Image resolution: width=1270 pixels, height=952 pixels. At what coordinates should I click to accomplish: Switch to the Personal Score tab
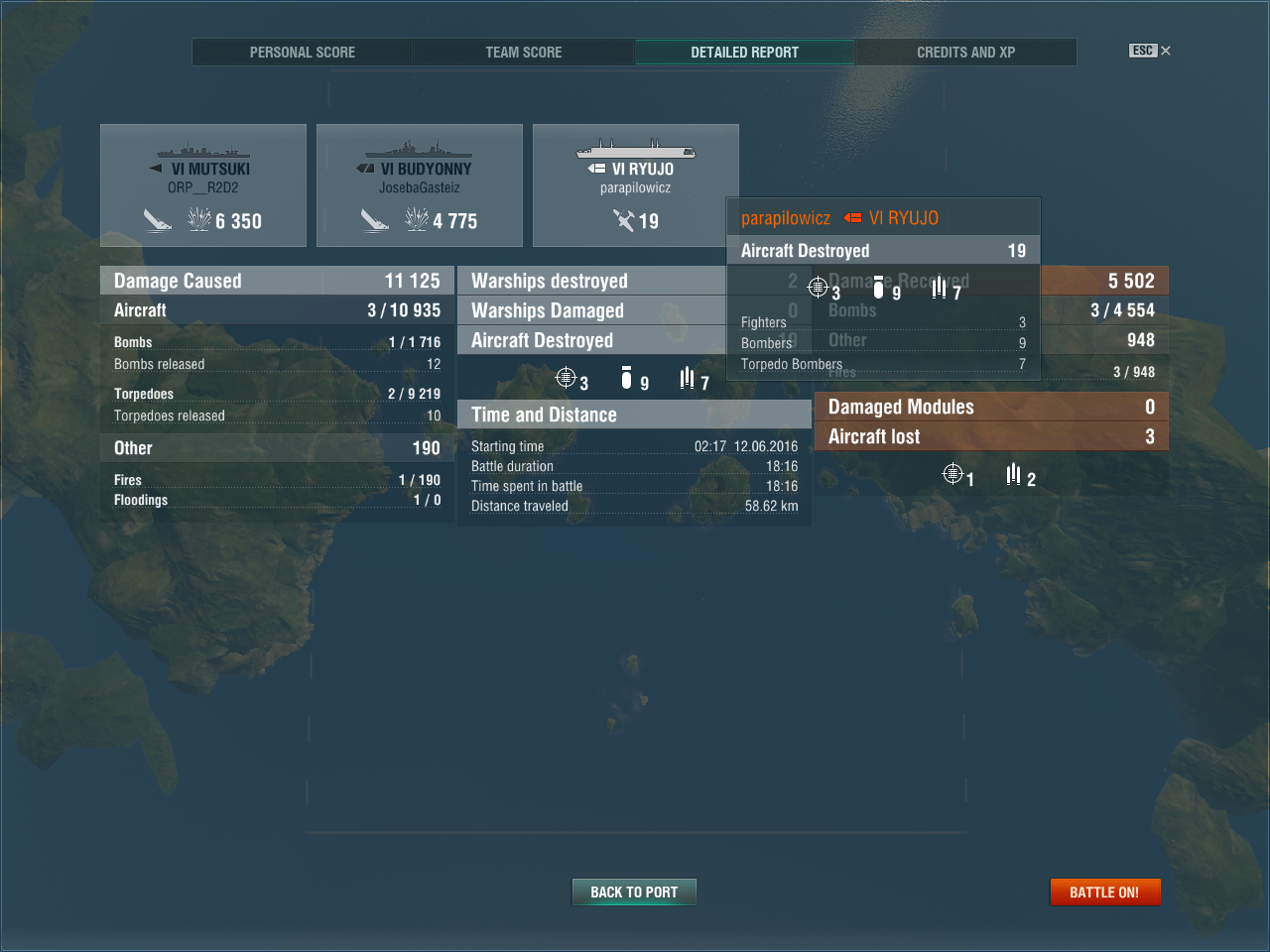click(x=302, y=53)
